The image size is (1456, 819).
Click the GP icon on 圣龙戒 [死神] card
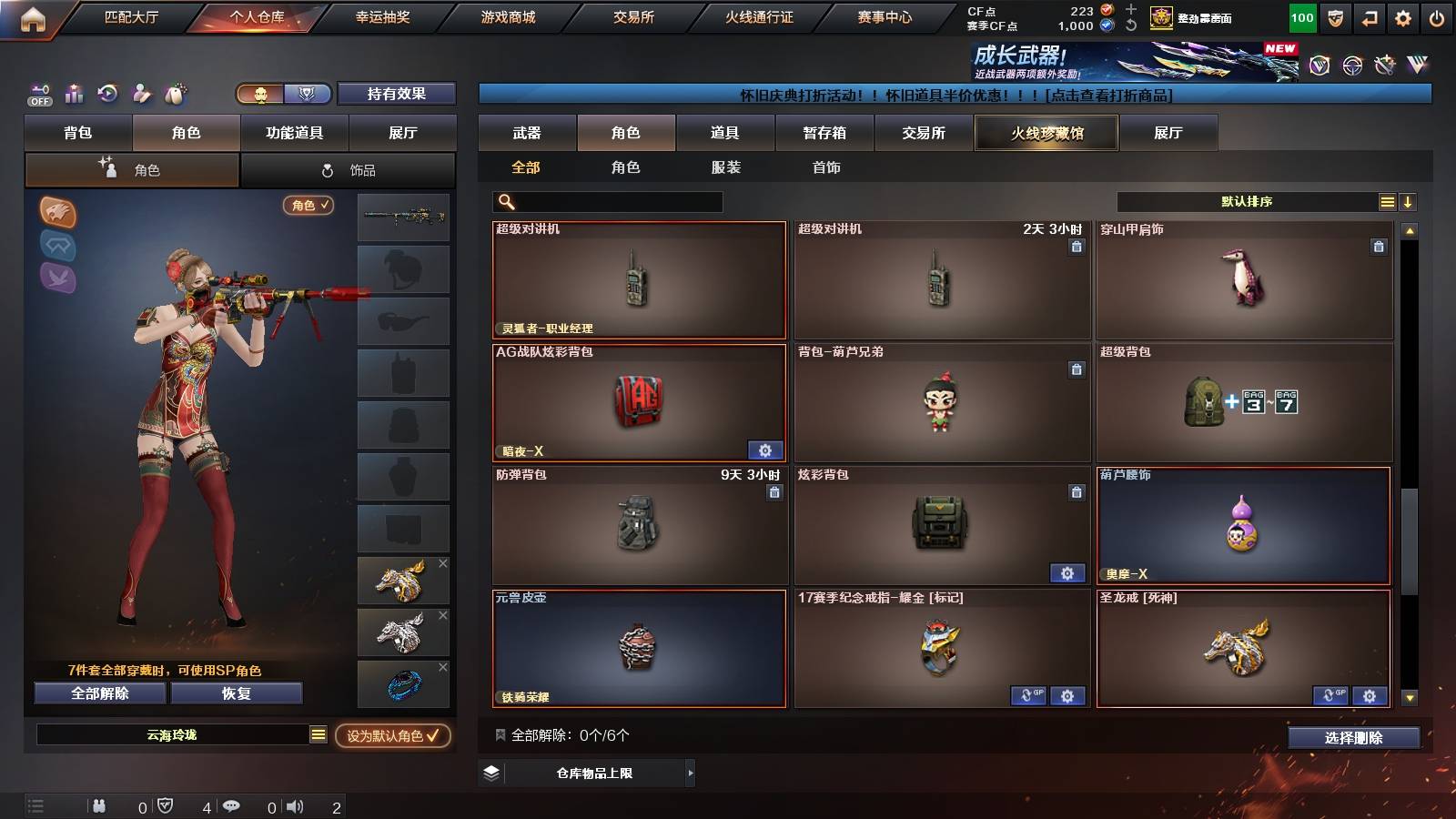[1330, 694]
